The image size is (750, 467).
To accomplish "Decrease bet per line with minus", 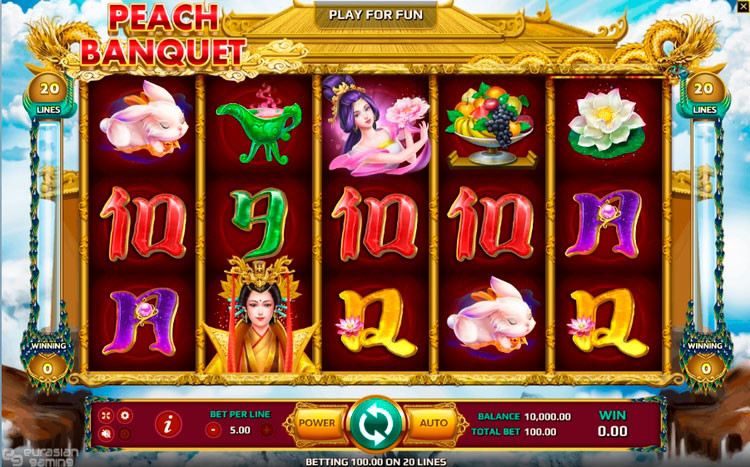I will (x=213, y=430).
